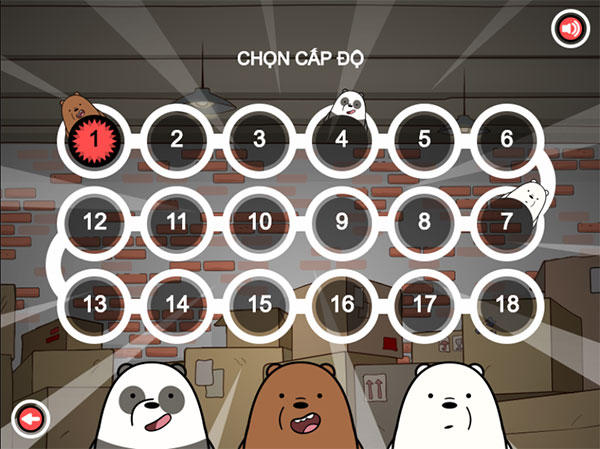Choose level 11 circle

(x=177, y=221)
